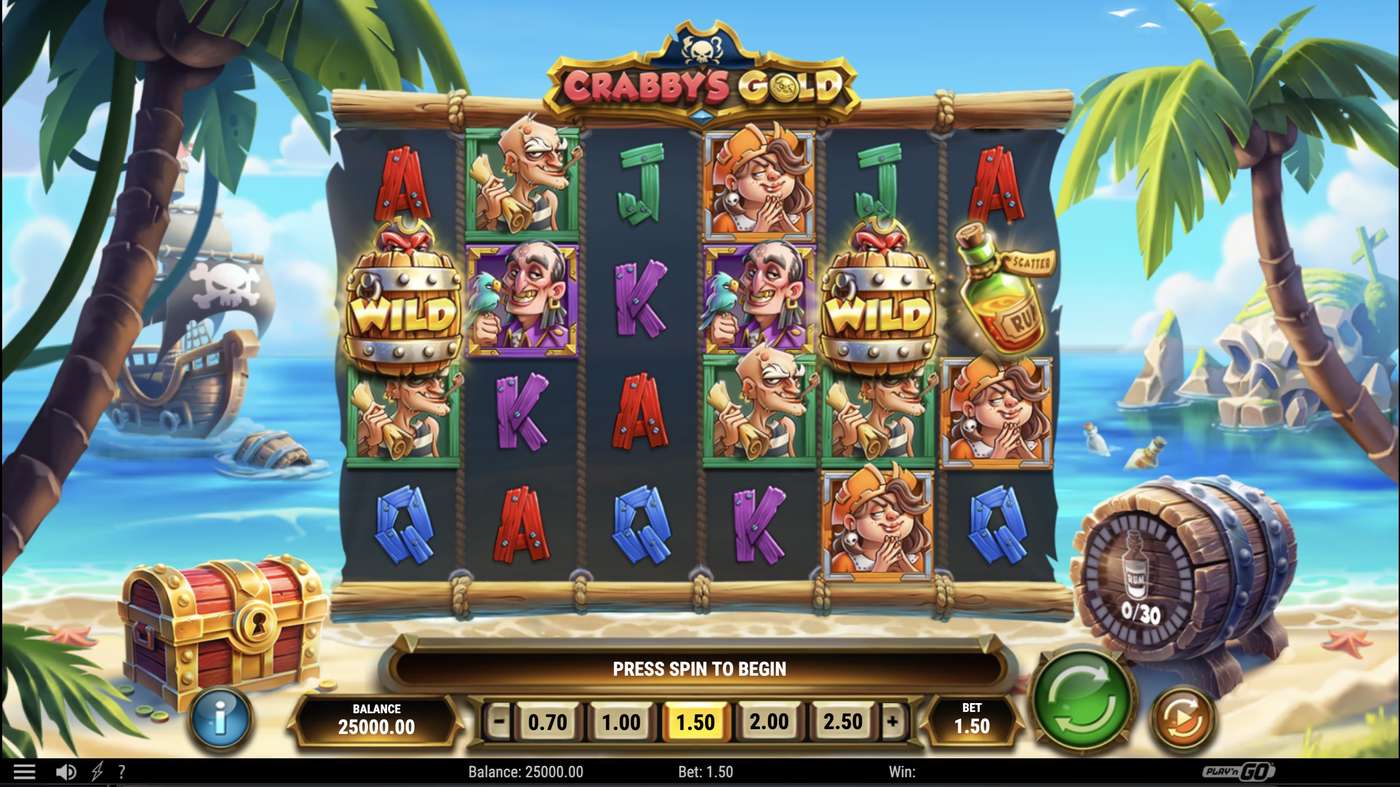This screenshot has height=787, width=1400.
Task: Select the 0.70 bet amount
Action: click(548, 721)
